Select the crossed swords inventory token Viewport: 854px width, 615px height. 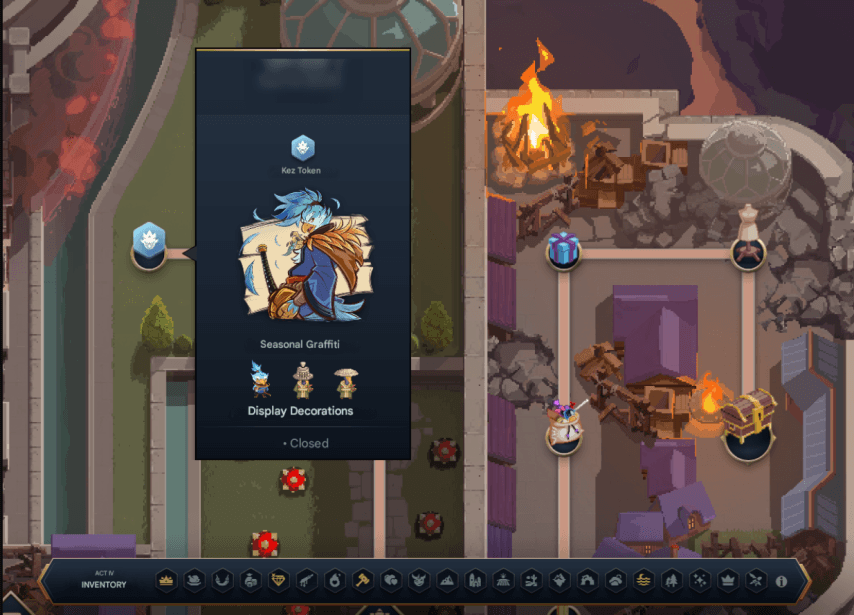coord(757,580)
